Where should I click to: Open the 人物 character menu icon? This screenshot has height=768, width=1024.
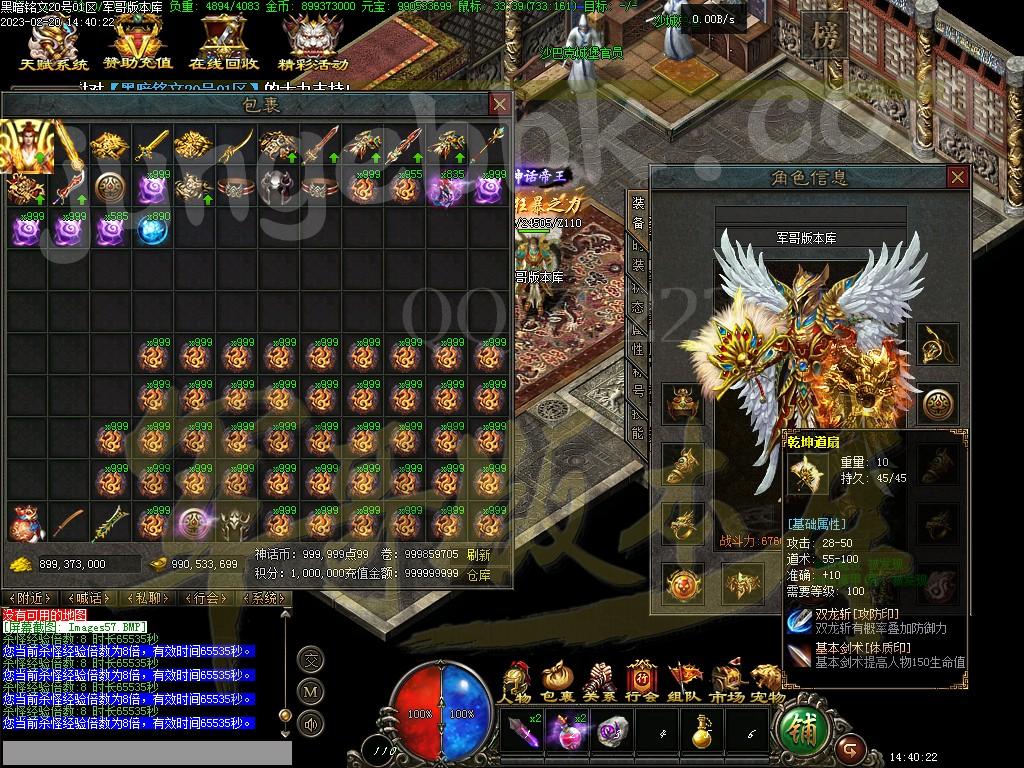coord(516,682)
